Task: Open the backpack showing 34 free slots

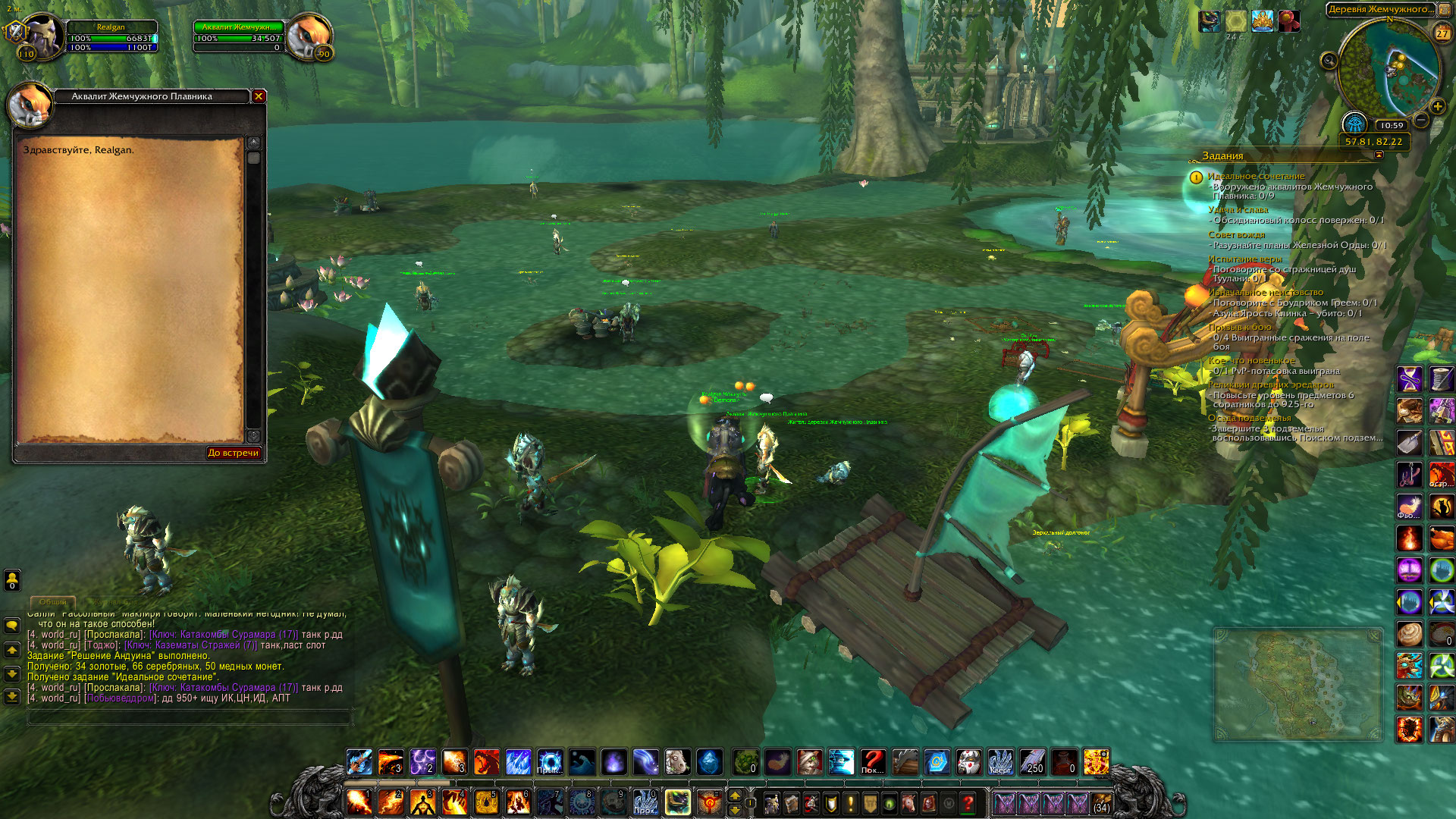Action: tap(1102, 802)
